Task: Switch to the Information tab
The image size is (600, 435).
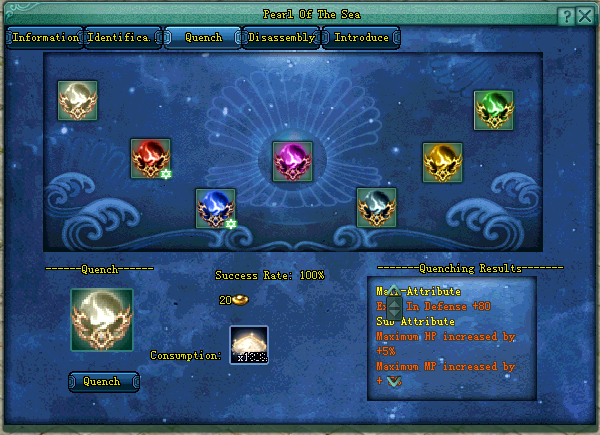Action: coord(45,38)
